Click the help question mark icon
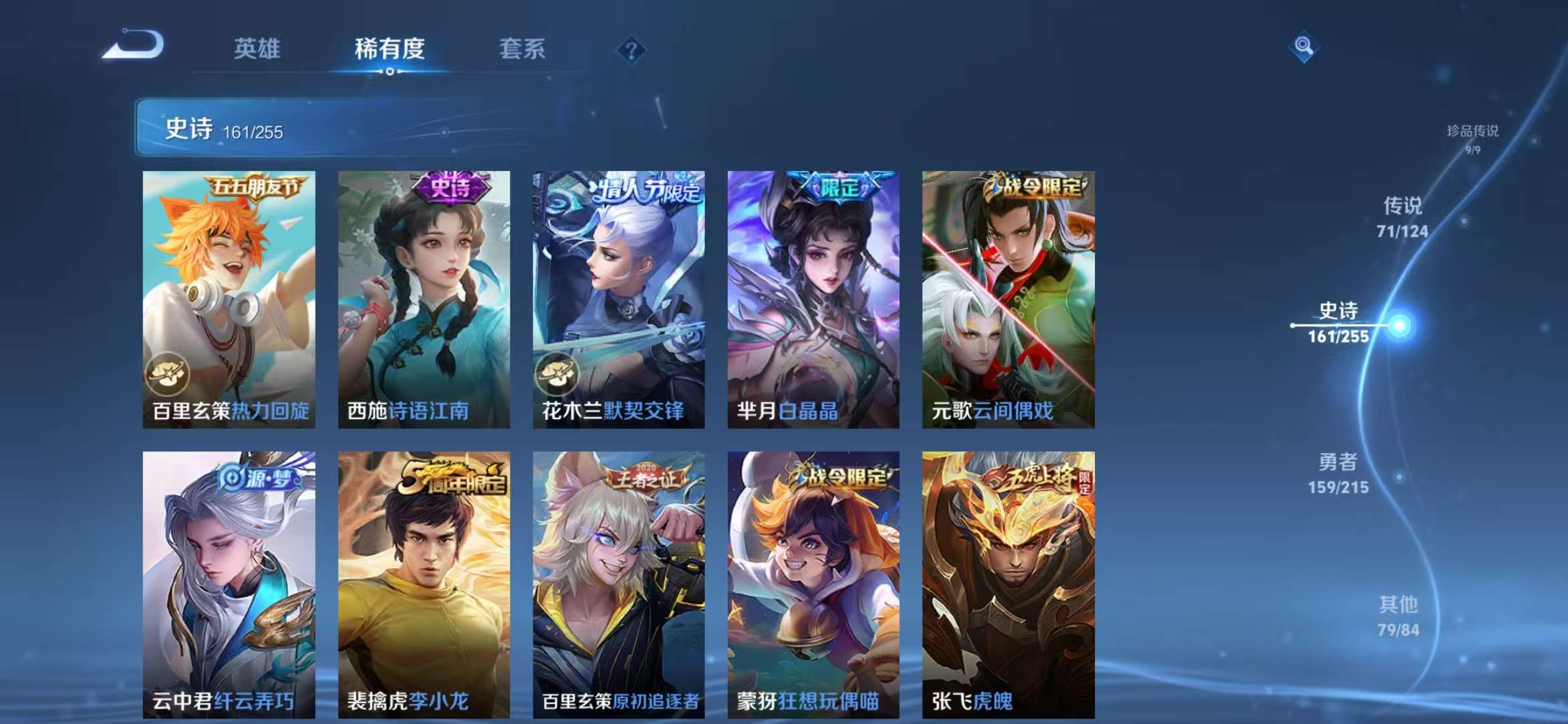Viewport: 1568px width, 724px height. coord(631,48)
